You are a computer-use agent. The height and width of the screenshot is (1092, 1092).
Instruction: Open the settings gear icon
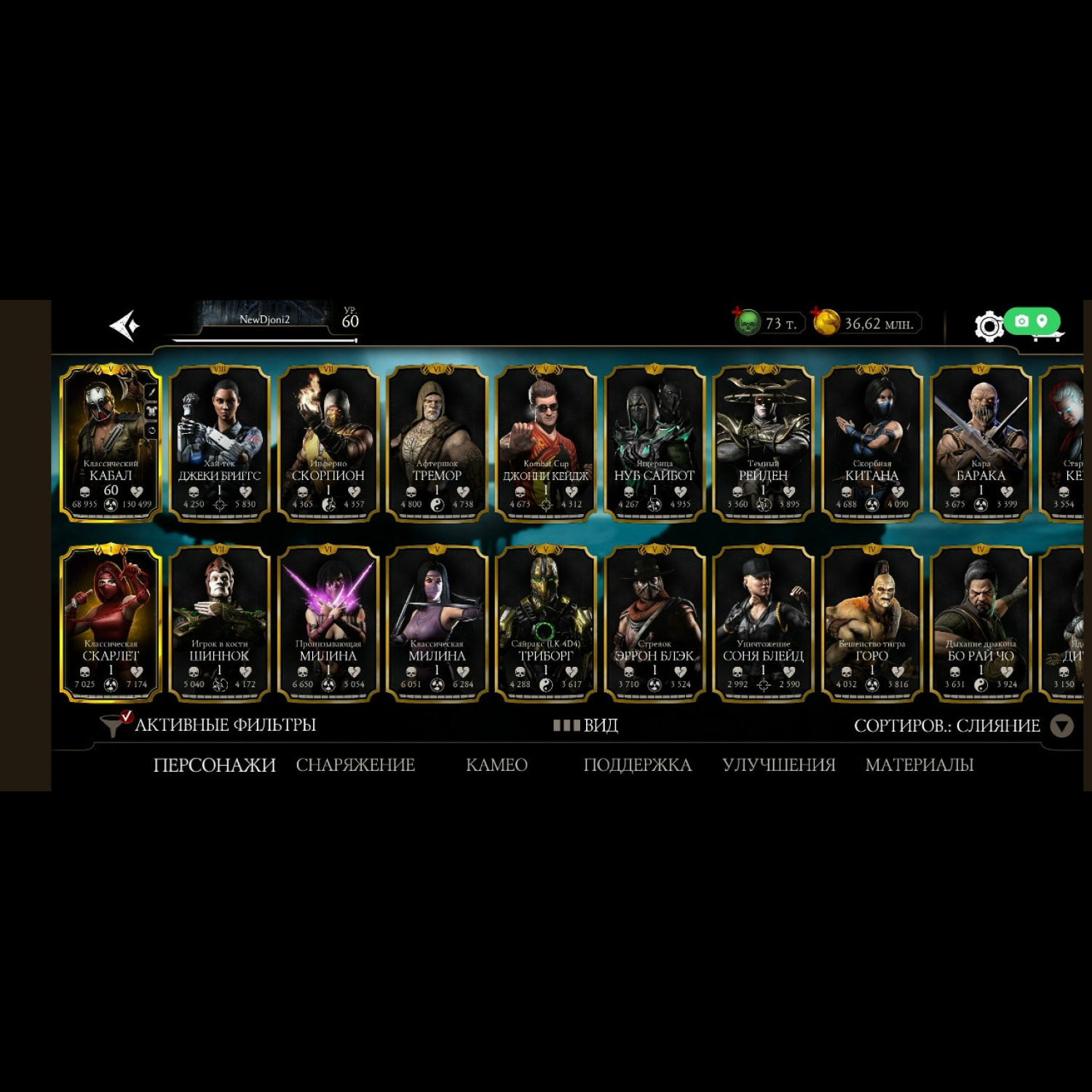tap(989, 326)
